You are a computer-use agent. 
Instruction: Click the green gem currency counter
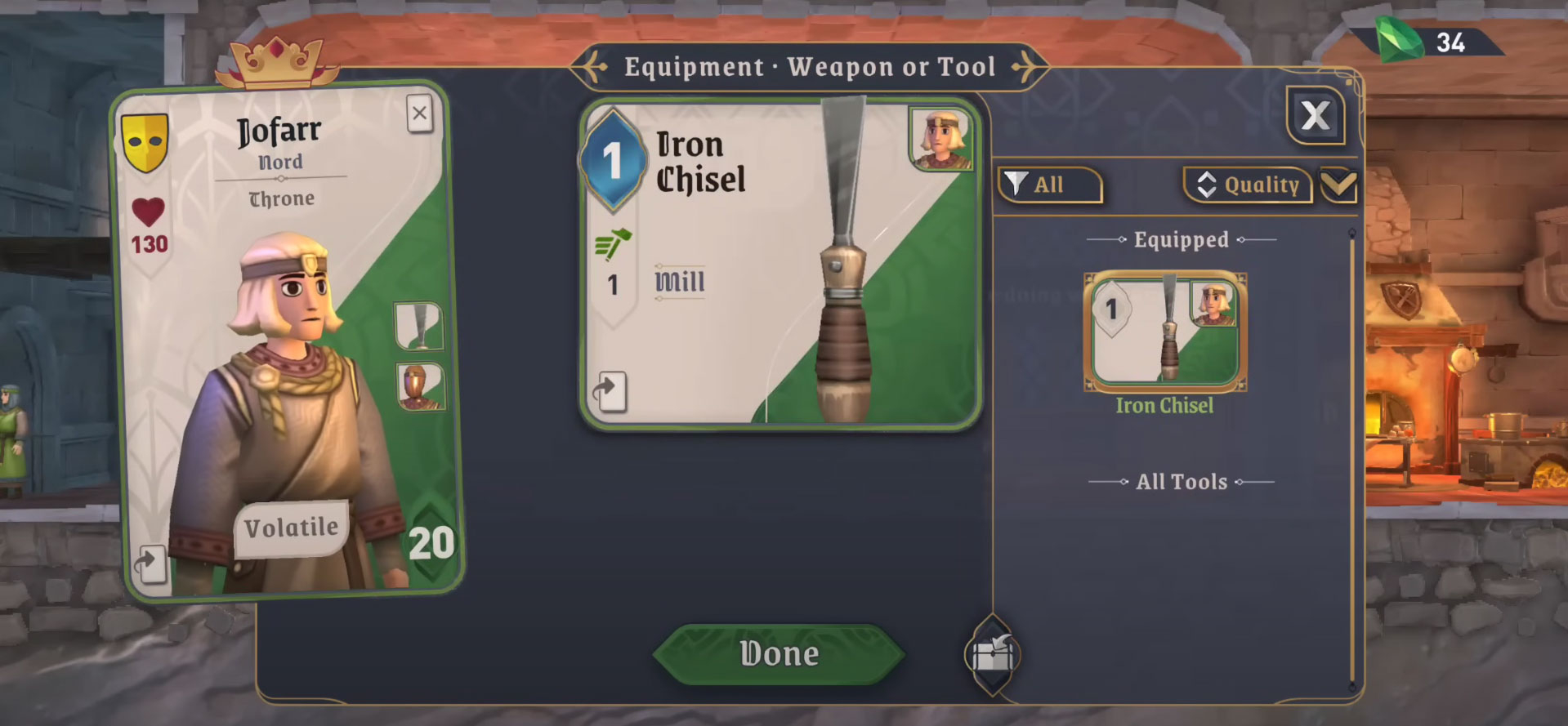(1429, 42)
